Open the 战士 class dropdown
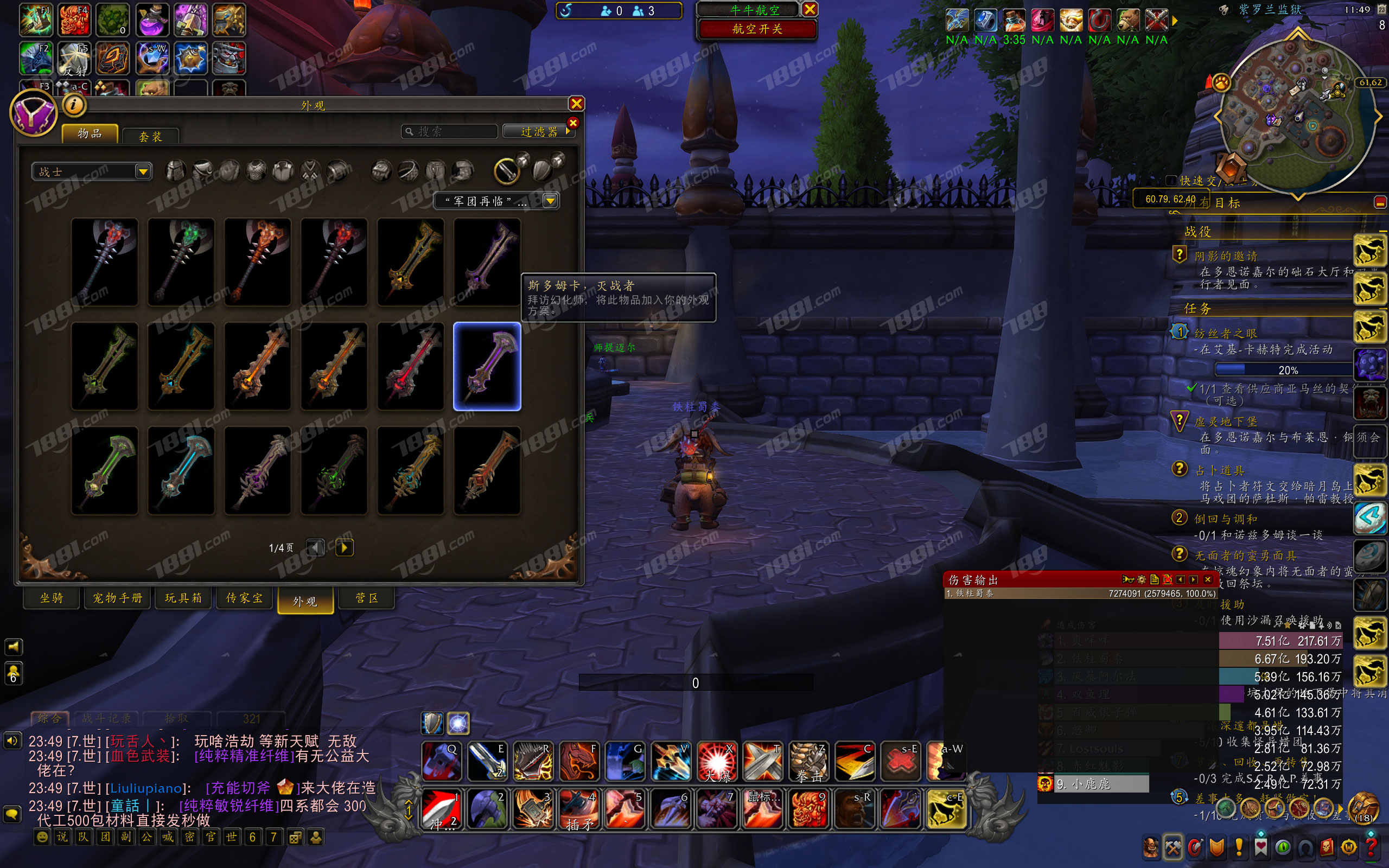 pos(92,171)
